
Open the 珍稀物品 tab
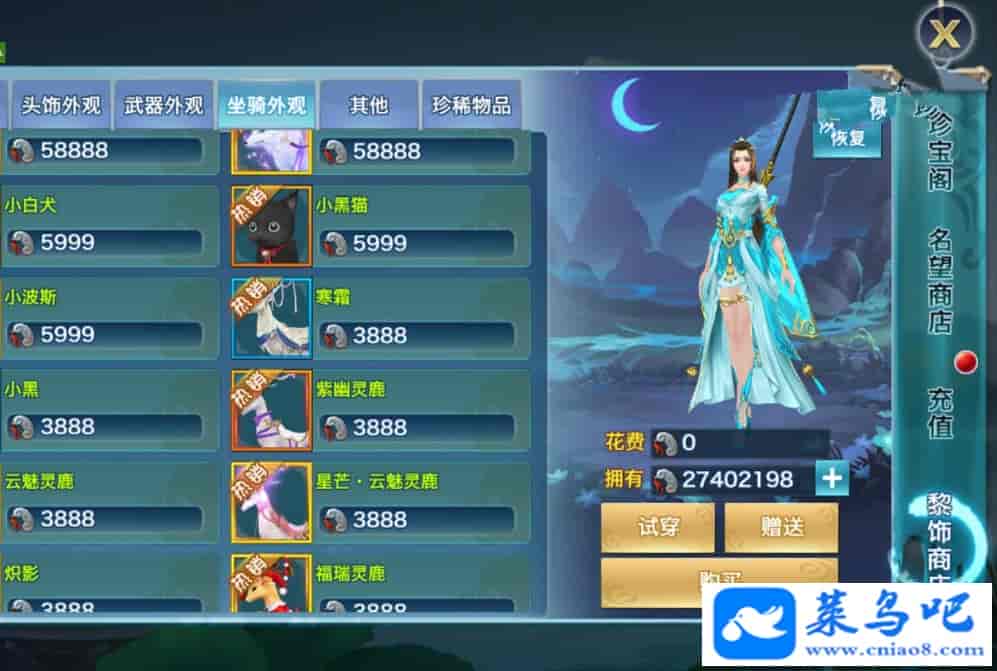pyautogui.click(x=471, y=105)
